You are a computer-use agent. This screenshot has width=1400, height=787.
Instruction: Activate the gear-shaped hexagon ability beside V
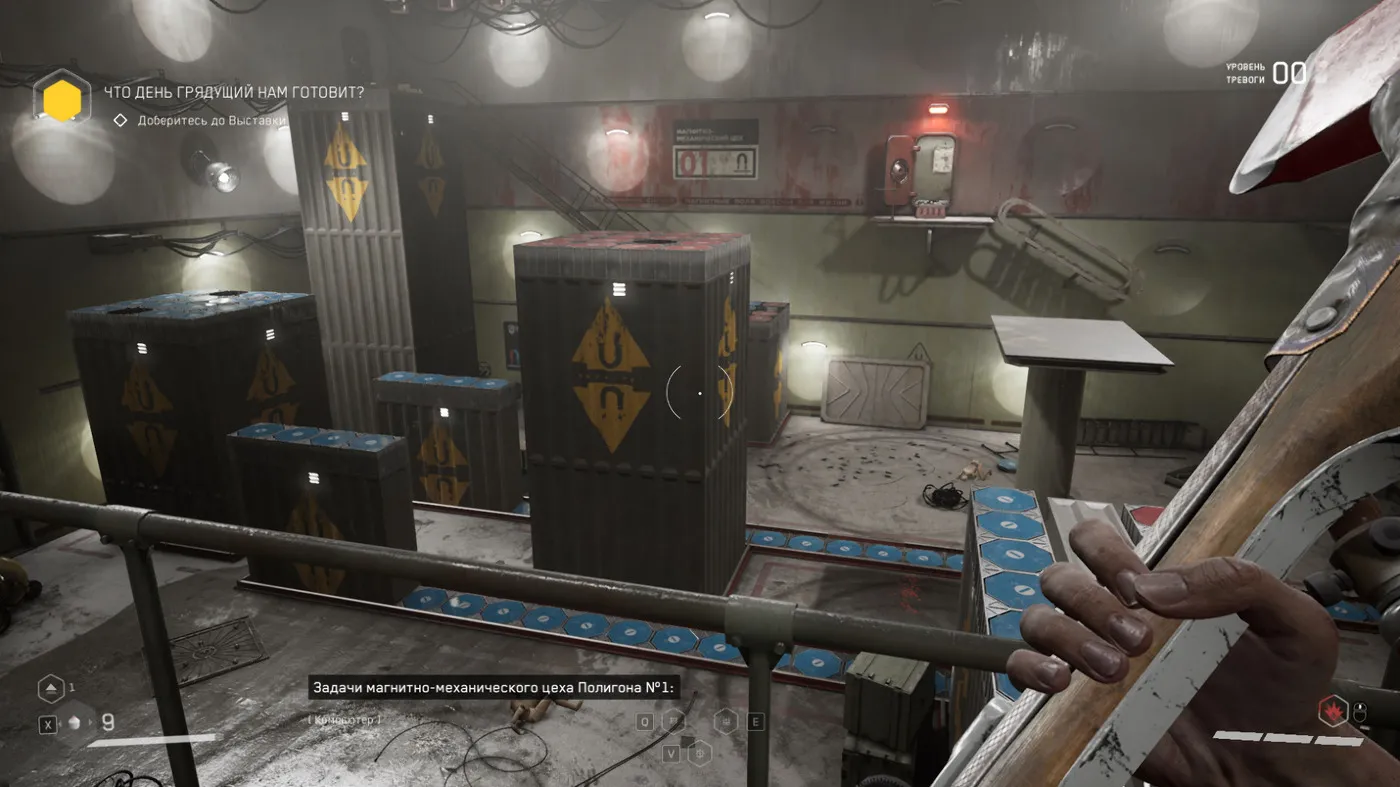700,752
